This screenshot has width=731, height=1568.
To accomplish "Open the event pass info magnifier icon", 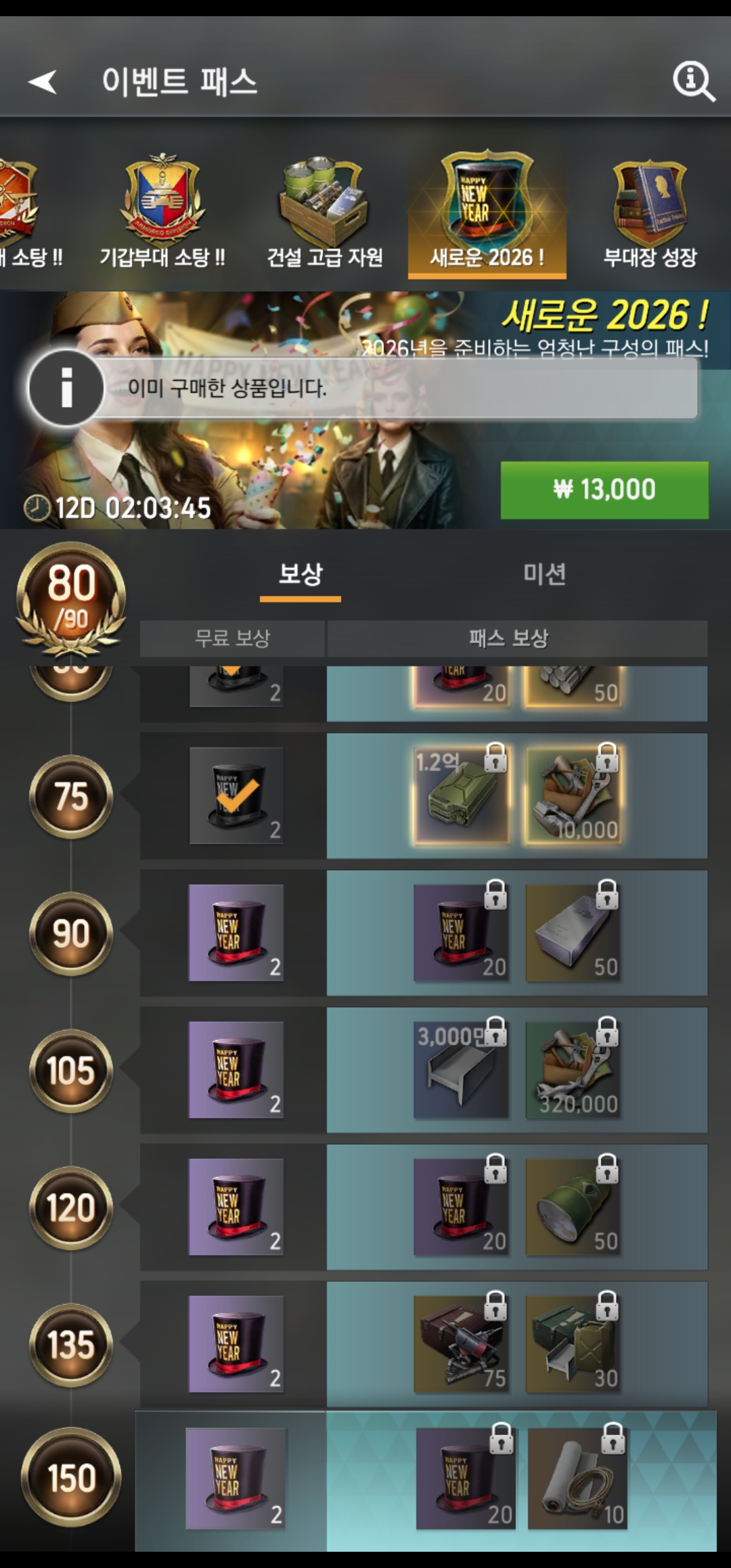I will [693, 82].
